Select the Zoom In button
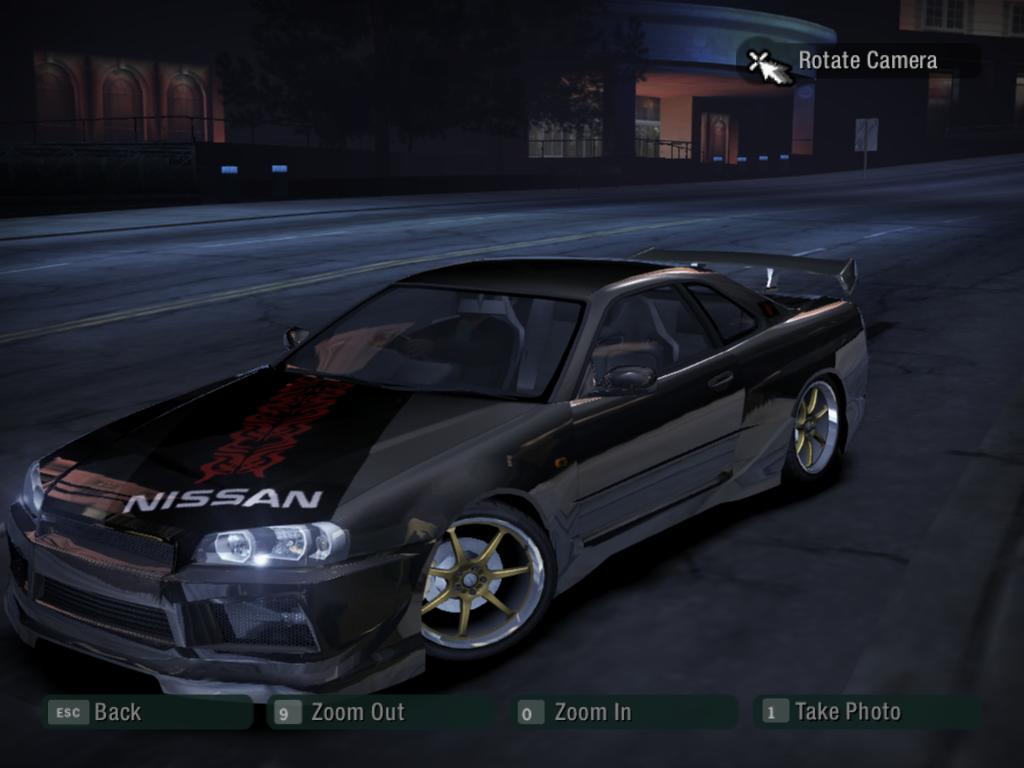The image size is (1024, 768). (624, 712)
